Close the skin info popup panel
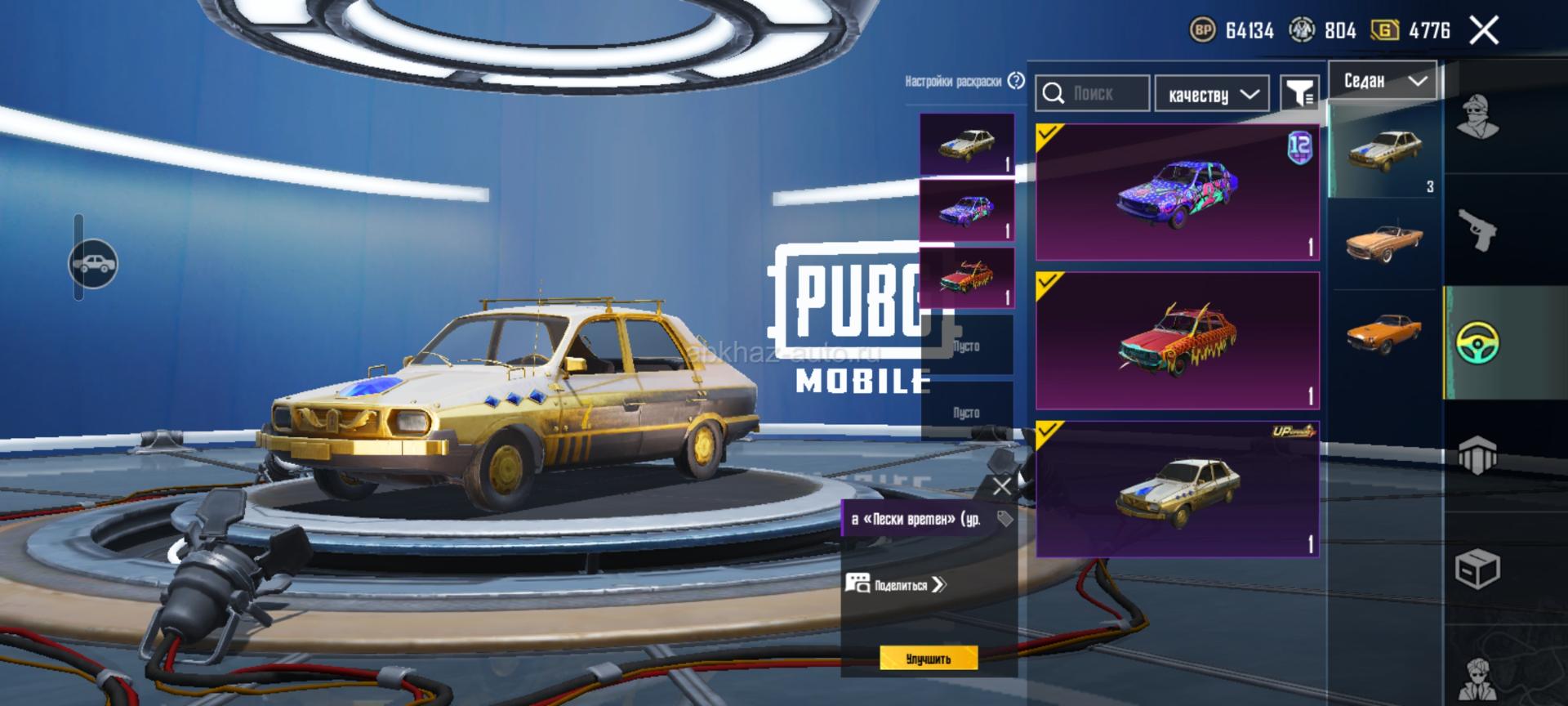Viewport: 1568px width, 706px height. pyautogui.click(x=1001, y=487)
